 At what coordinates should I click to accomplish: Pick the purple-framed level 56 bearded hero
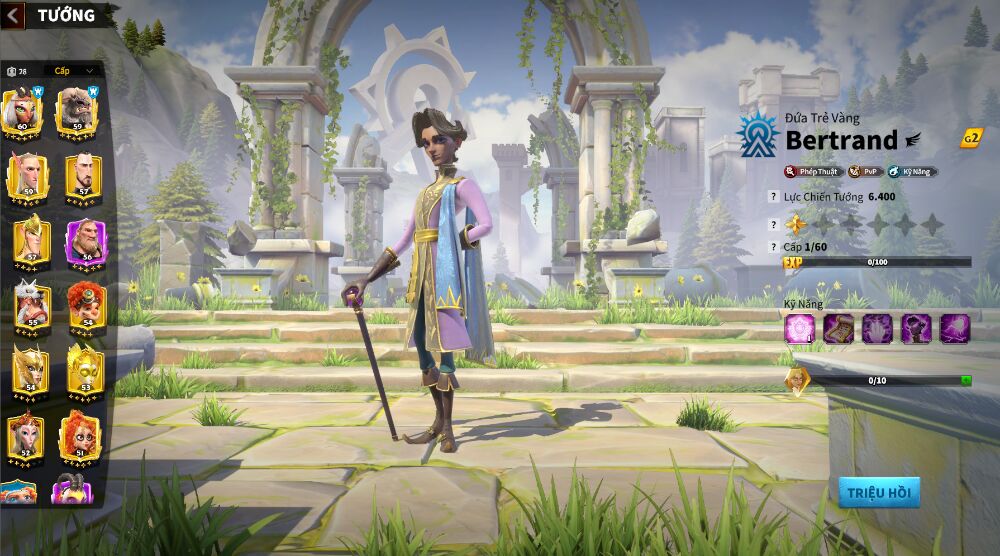84,240
